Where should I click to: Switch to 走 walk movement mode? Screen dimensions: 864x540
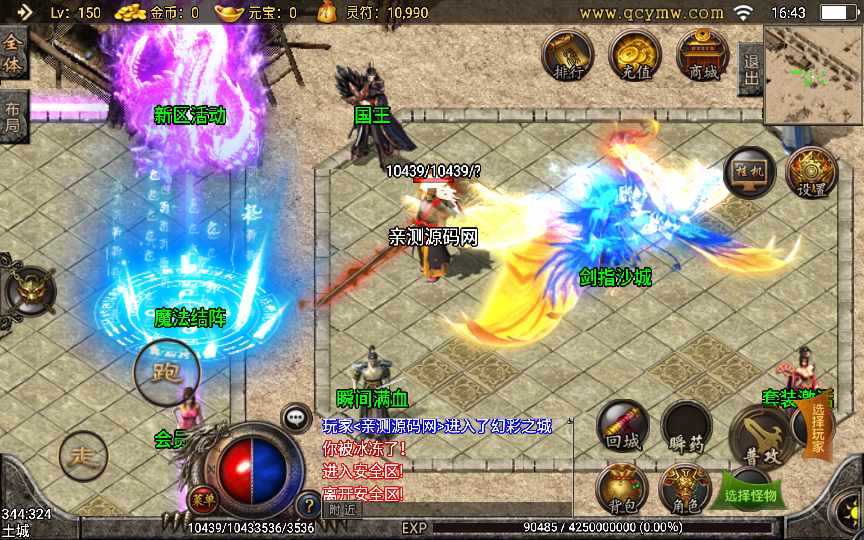82,456
